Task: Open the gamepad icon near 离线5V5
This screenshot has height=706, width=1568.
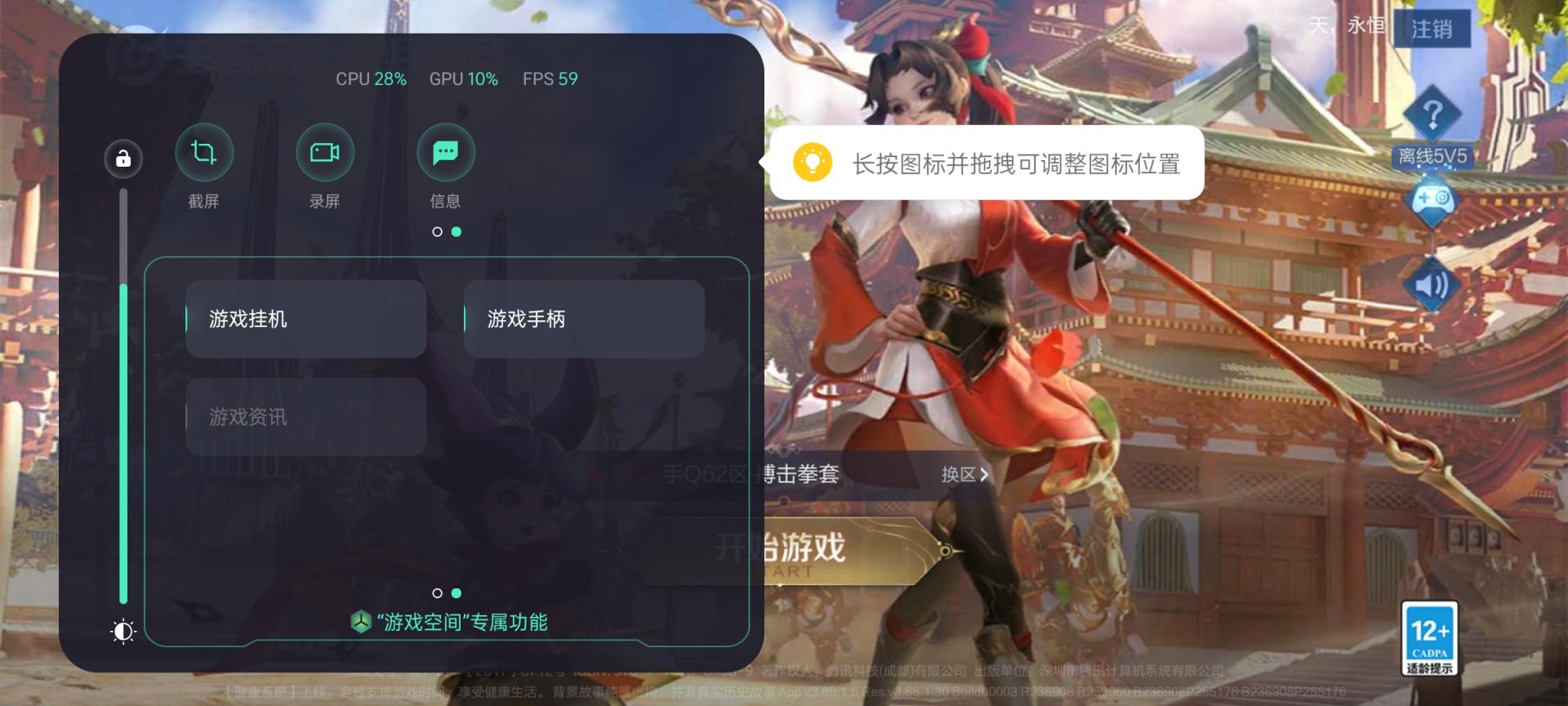Action: (1432, 199)
